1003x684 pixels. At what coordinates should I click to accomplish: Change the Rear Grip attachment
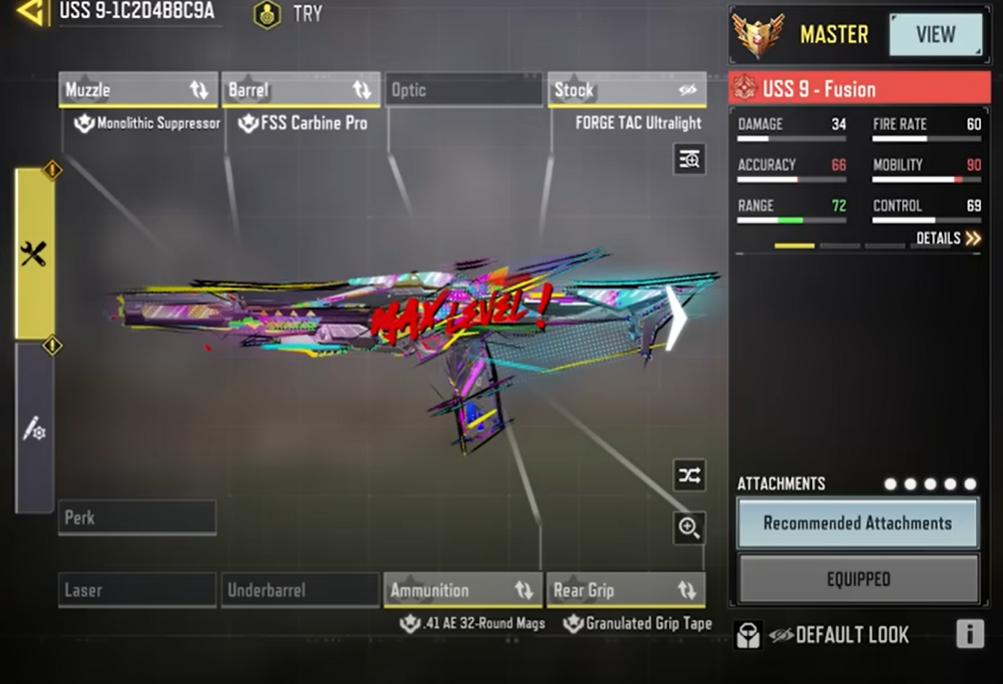click(x=627, y=590)
